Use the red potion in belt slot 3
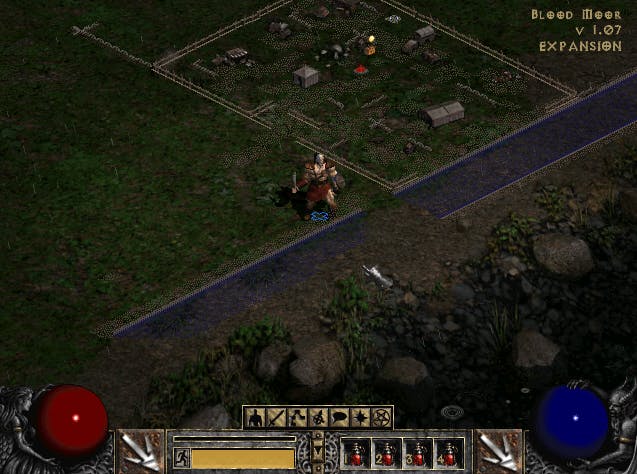Viewport: 637px width, 474px height. pyautogui.click(x=419, y=454)
